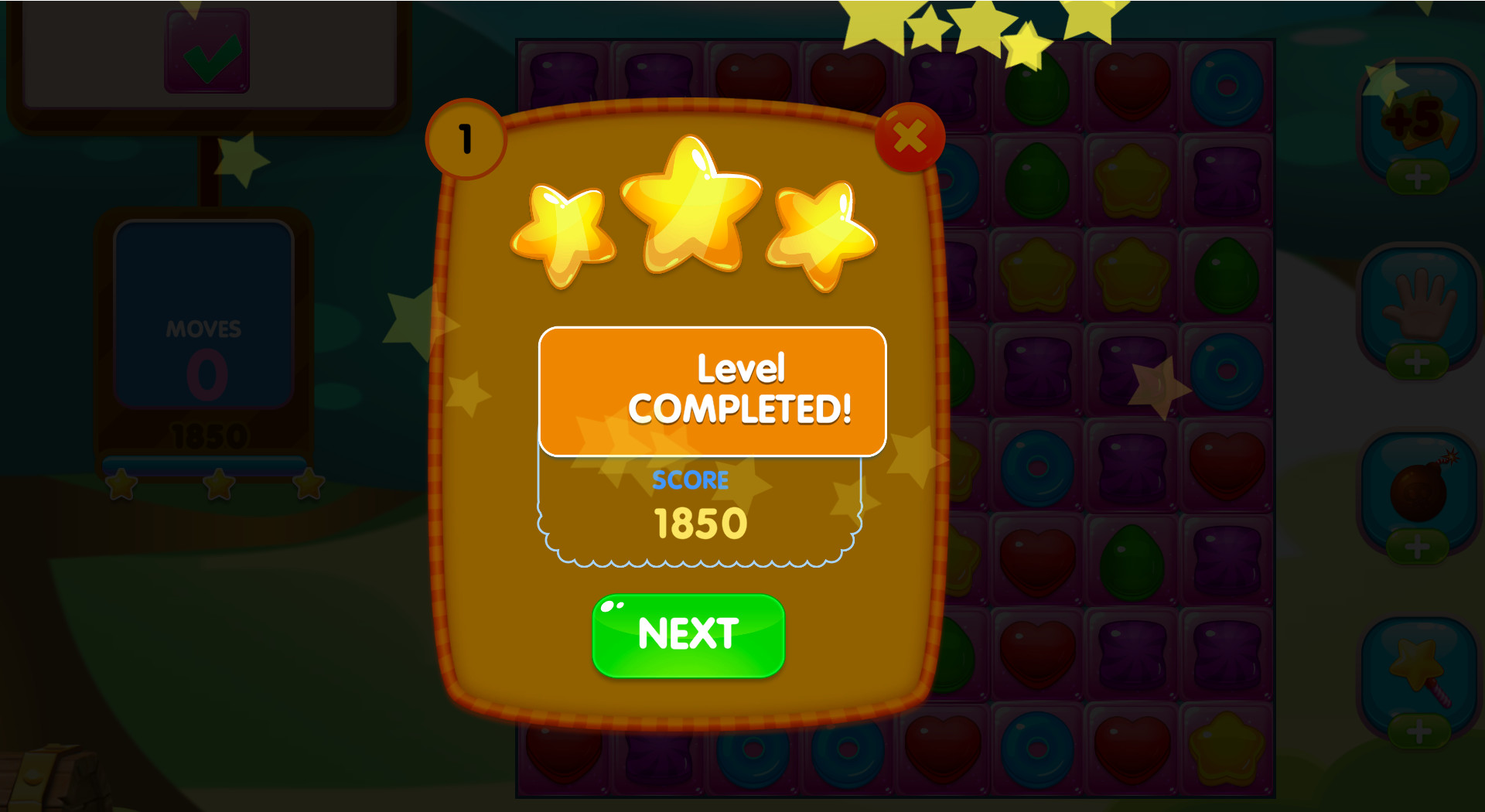Click the Level COMPLETED banner
Screen dimensions: 1485x812
pyautogui.click(x=712, y=391)
